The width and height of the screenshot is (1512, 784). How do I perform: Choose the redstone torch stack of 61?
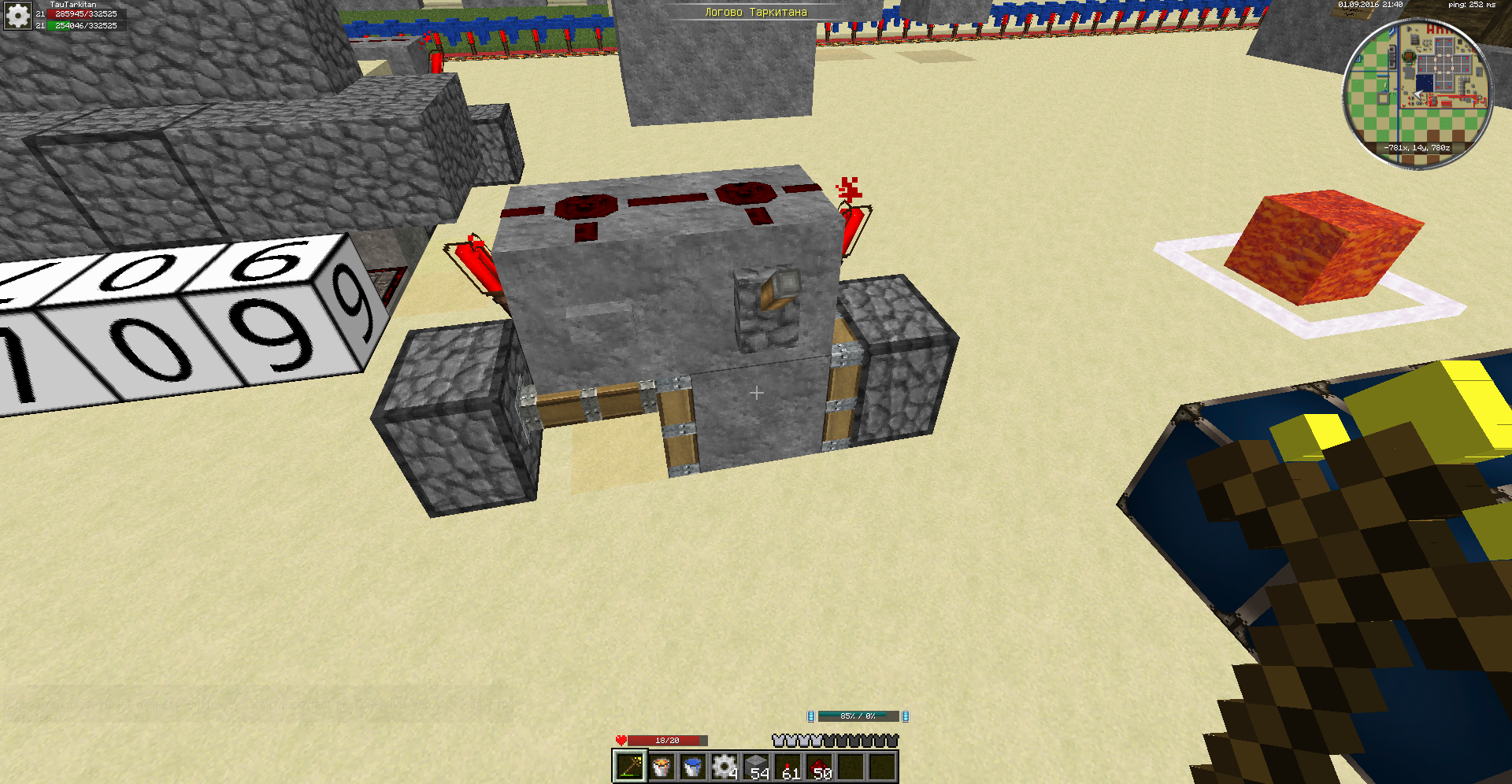pyautogui.click(x=787, y=766)
